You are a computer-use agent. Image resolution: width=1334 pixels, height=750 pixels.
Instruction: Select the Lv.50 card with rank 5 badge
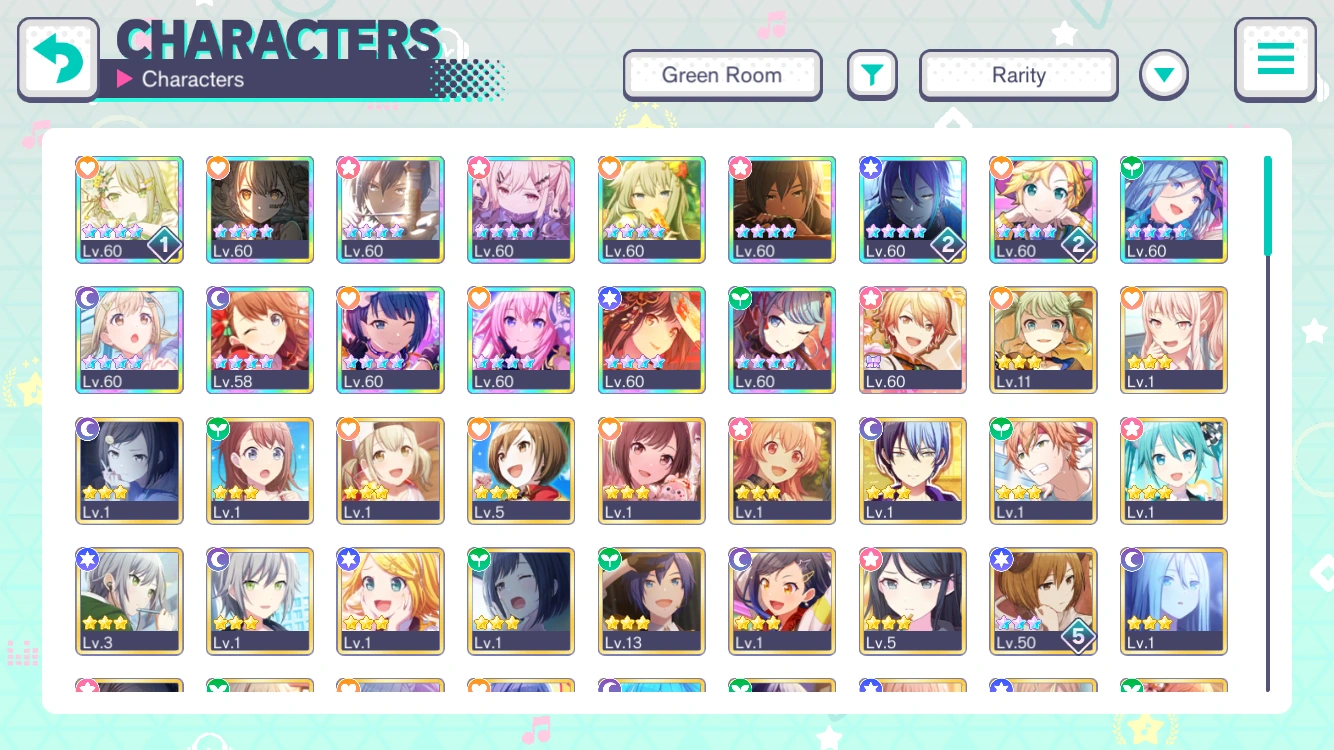coord(1043,601)
